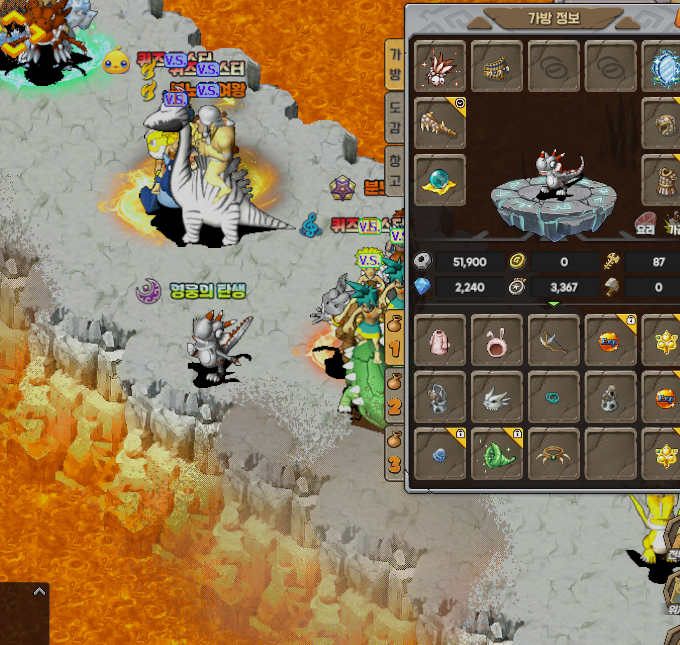The image size is (680, 645).
Task: Pick the pink bunny hood item
Action: coord(497,340)
